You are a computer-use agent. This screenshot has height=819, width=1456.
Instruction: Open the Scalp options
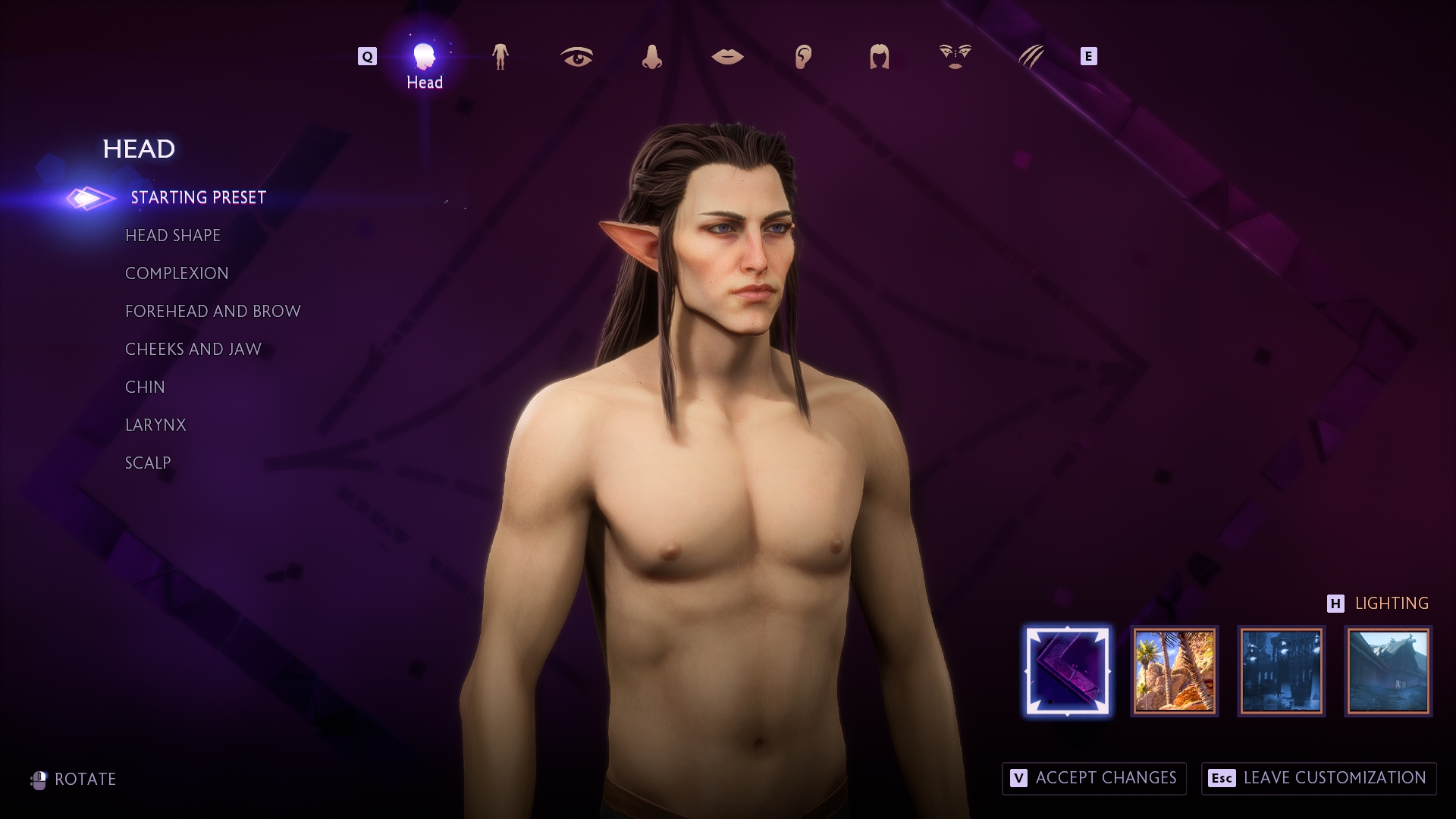coord(148,463)
